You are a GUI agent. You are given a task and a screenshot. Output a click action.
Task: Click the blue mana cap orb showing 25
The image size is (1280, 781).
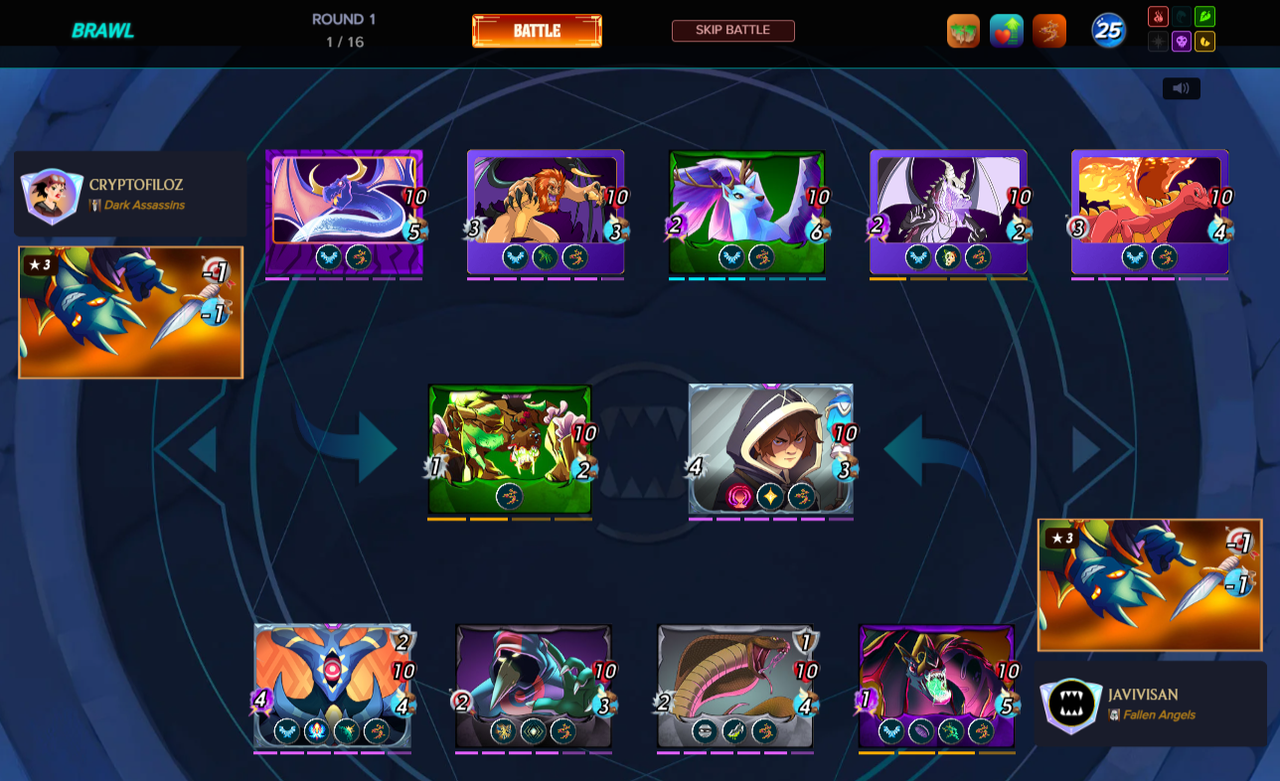[x=1110, y=30]
